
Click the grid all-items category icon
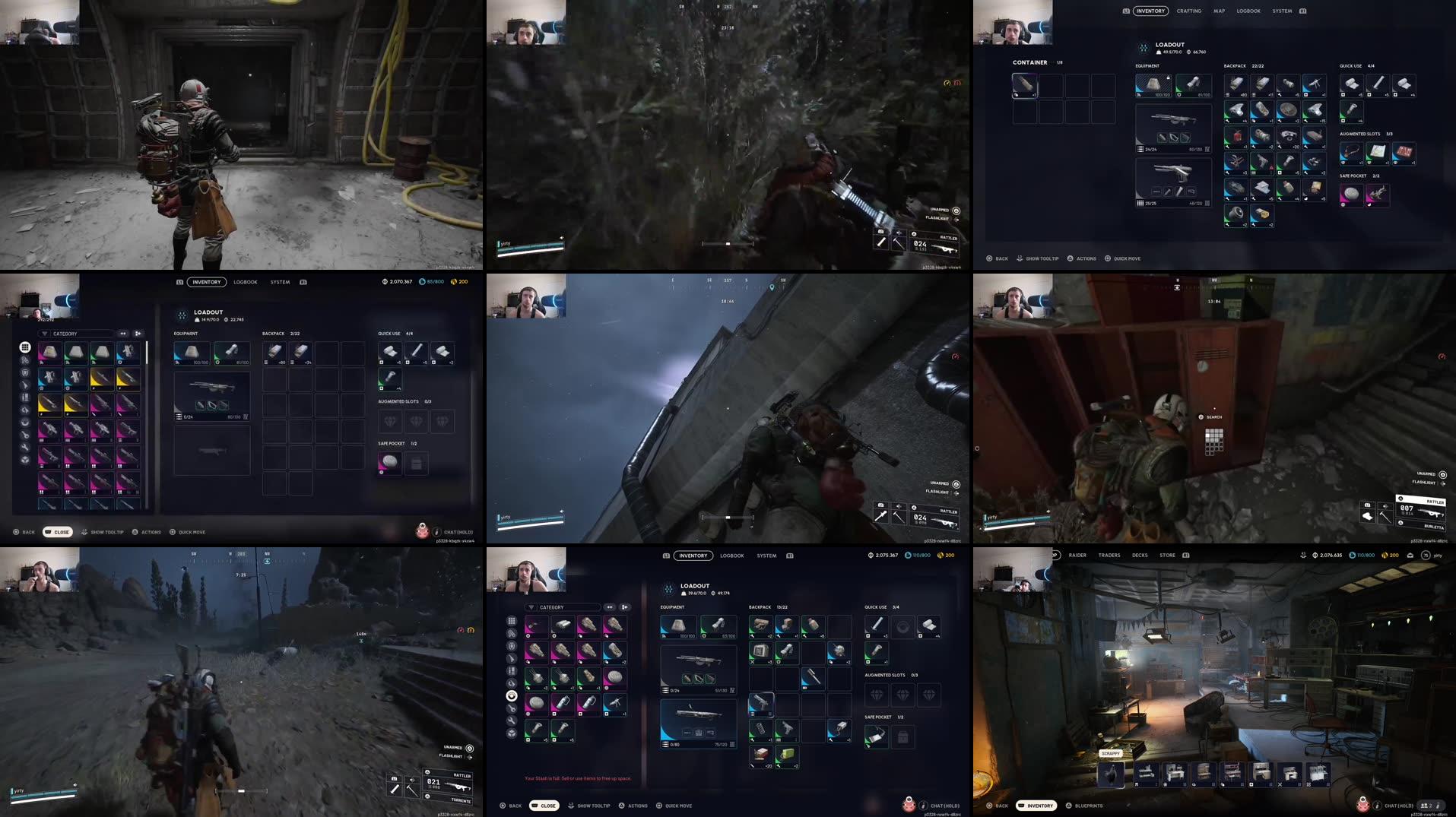(25, 348)
